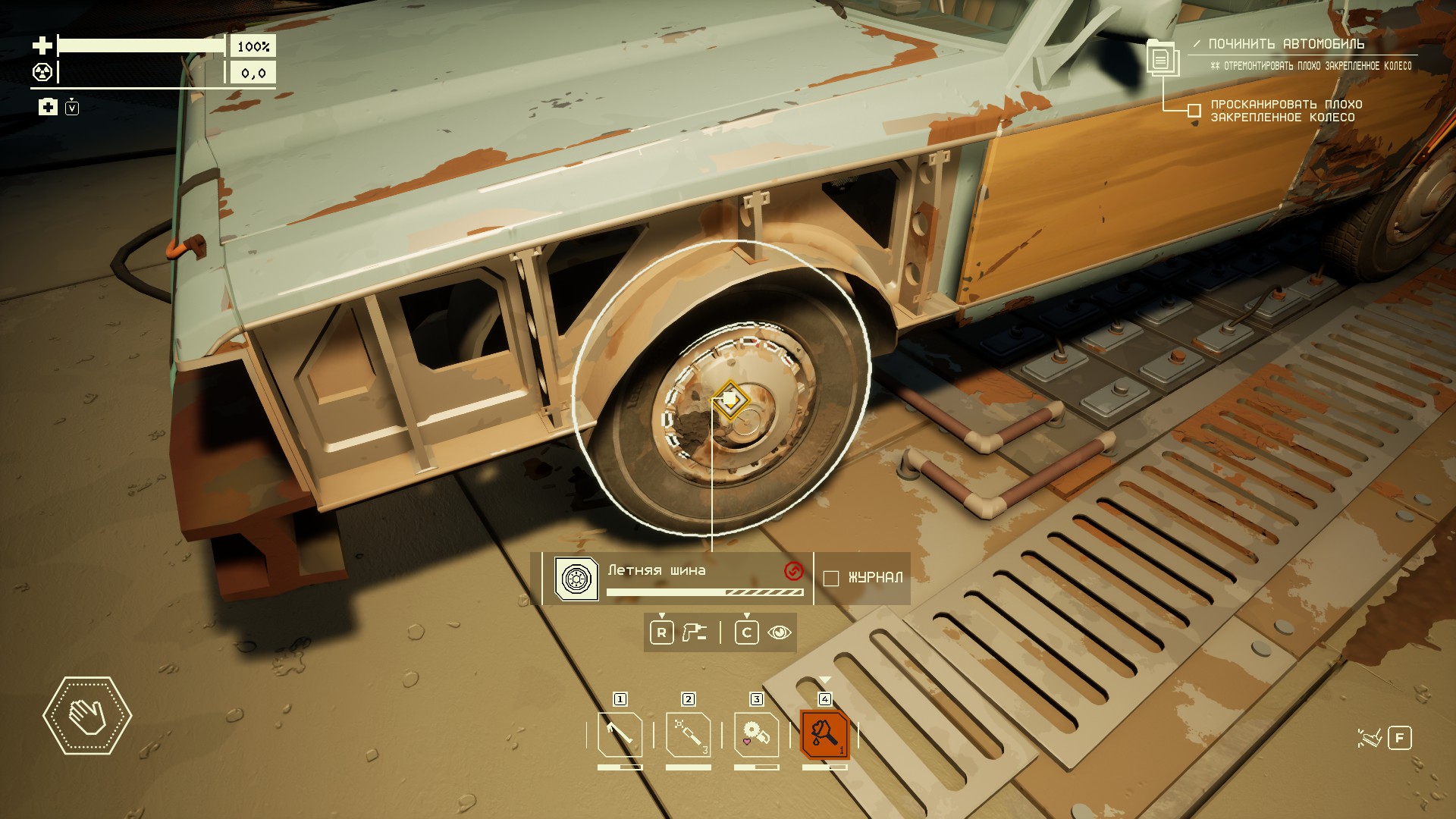Click the Летняя шина tire icon
The height and width of the screenshot is (819, 1456).
point(576,579)
